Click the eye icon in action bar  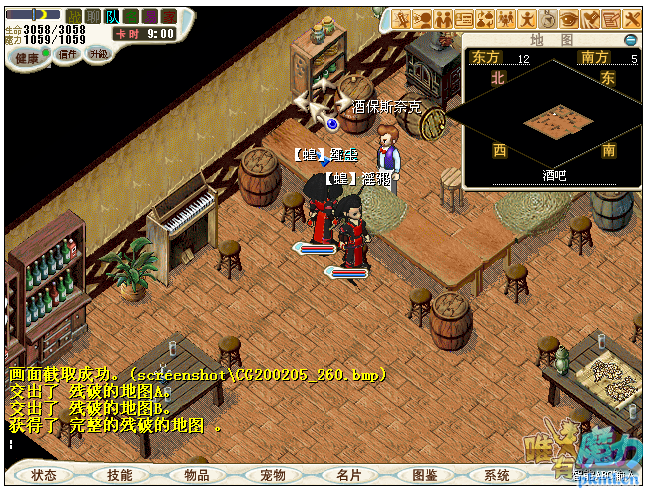coord(568,19)
